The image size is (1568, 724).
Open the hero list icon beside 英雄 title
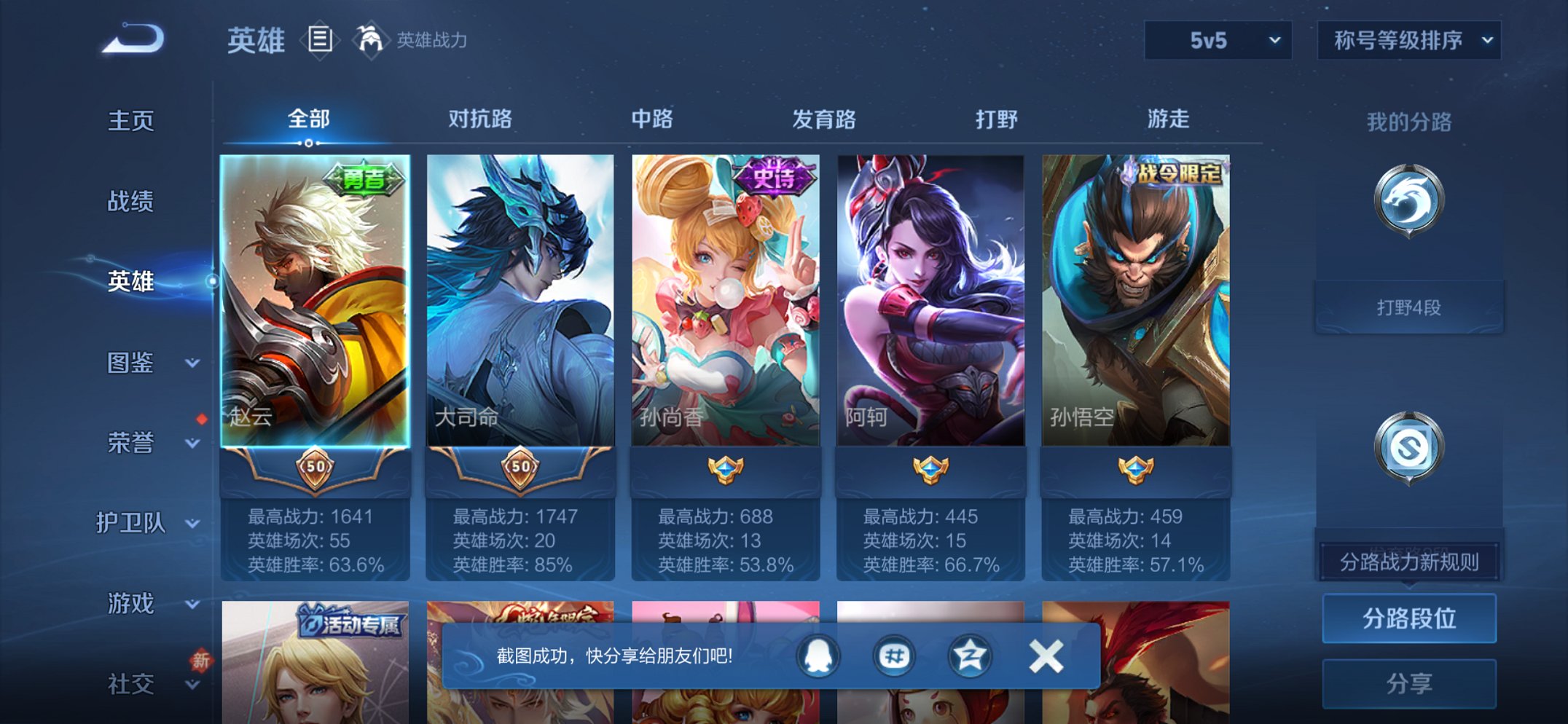[319, 40]
